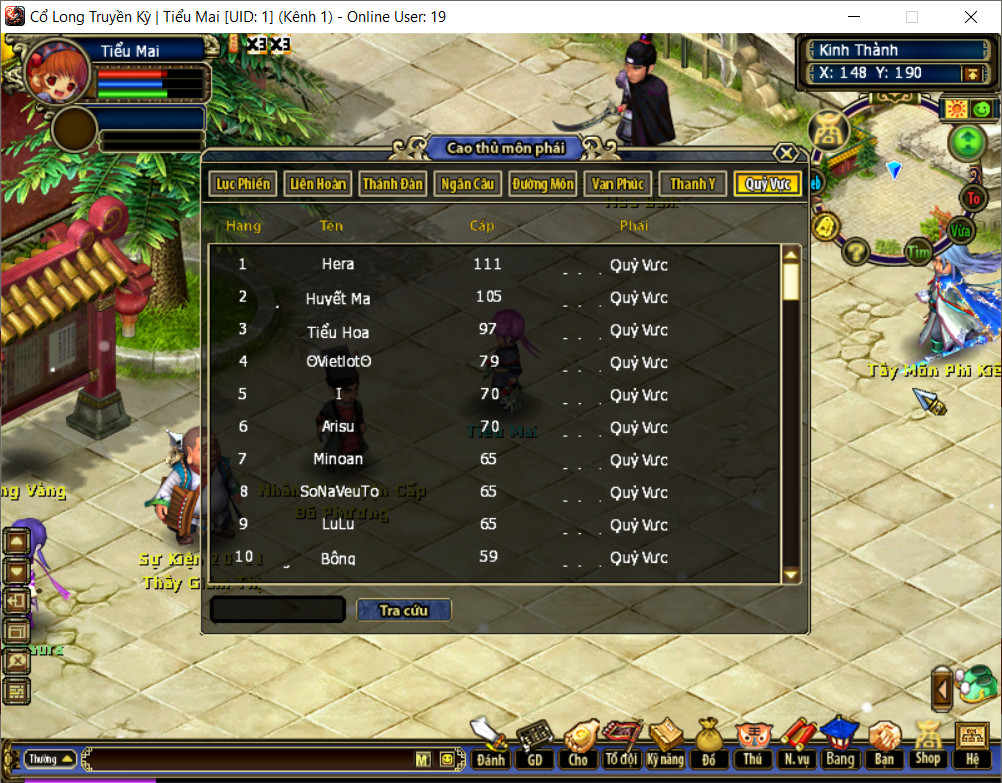Focus the player name search field
Viewport: 1002px width, 783px height.
[x=278, y=610]
